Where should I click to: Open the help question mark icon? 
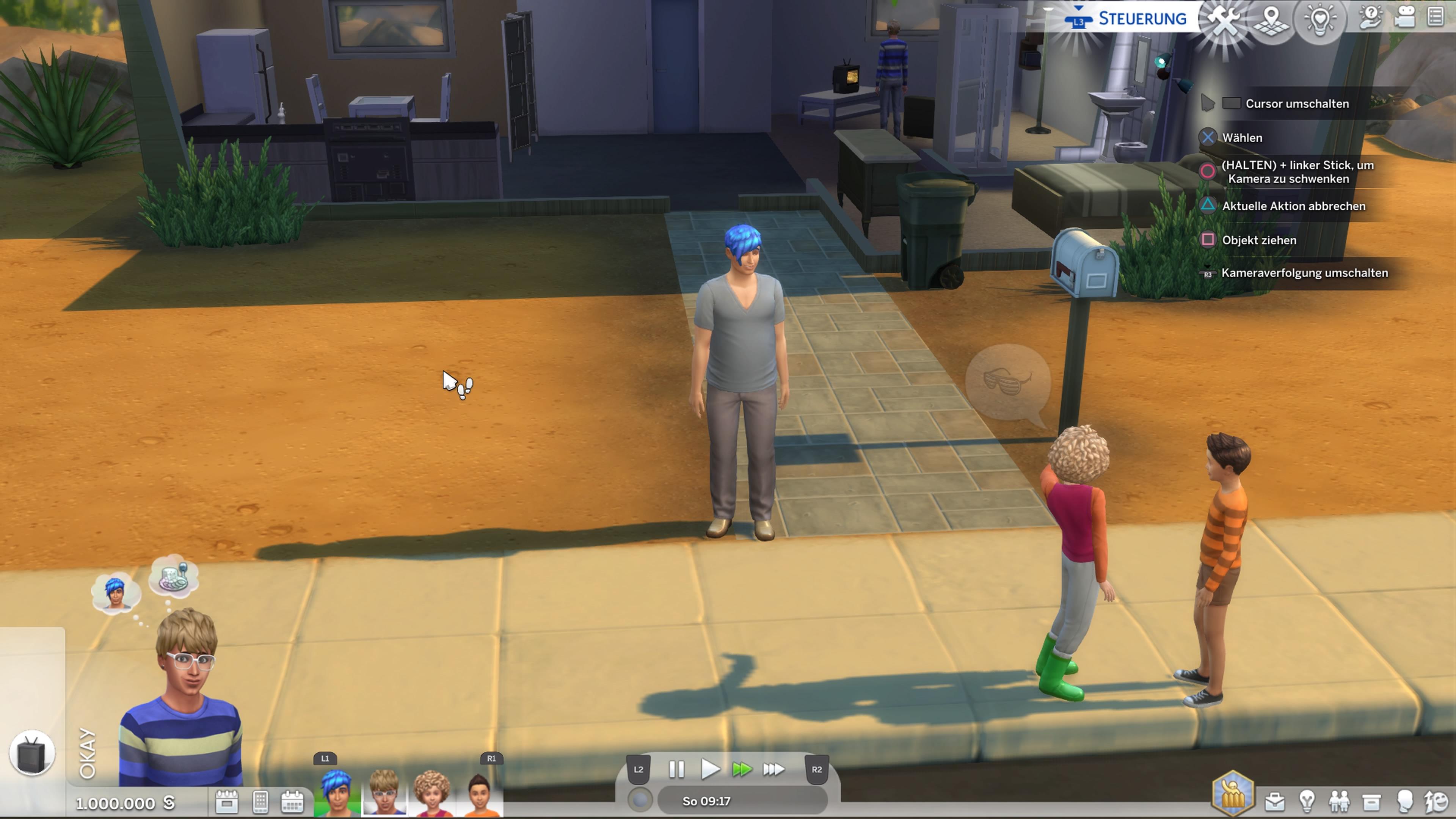tap(1370, 18)
